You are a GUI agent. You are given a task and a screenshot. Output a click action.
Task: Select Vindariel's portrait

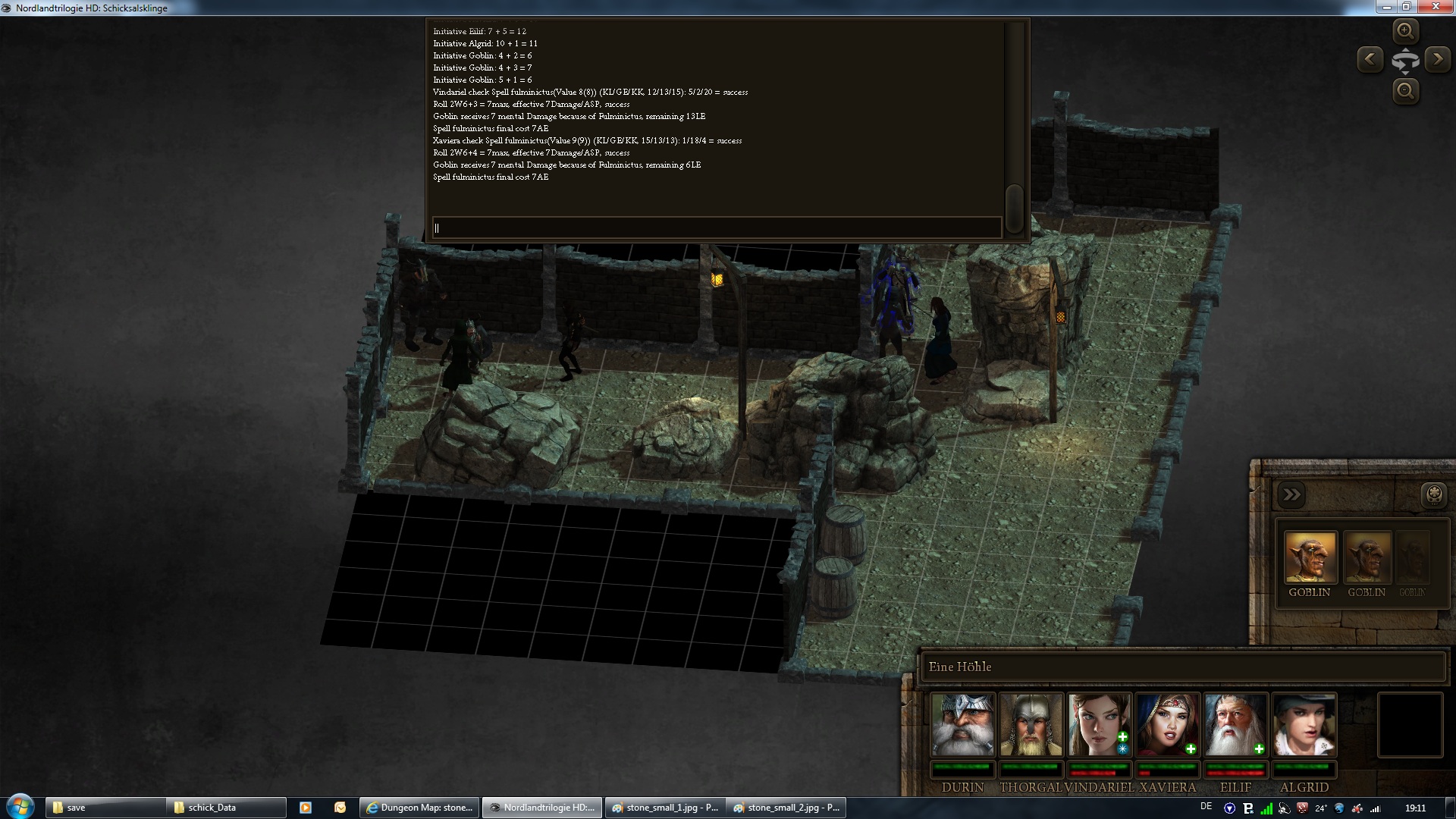tap(1099, 725)
